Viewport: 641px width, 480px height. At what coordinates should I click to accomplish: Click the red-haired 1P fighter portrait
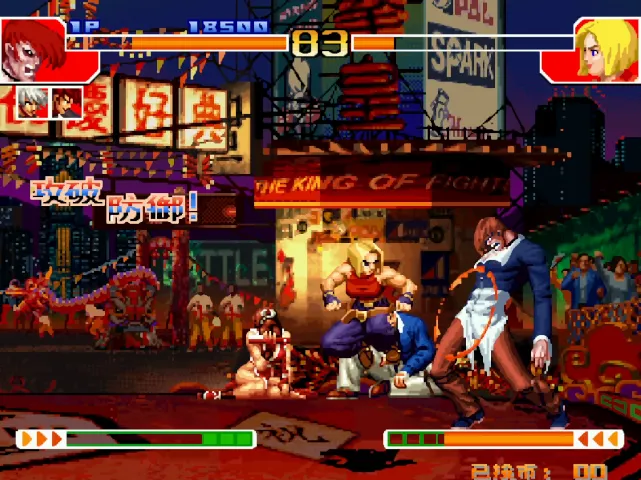(32, 47)
